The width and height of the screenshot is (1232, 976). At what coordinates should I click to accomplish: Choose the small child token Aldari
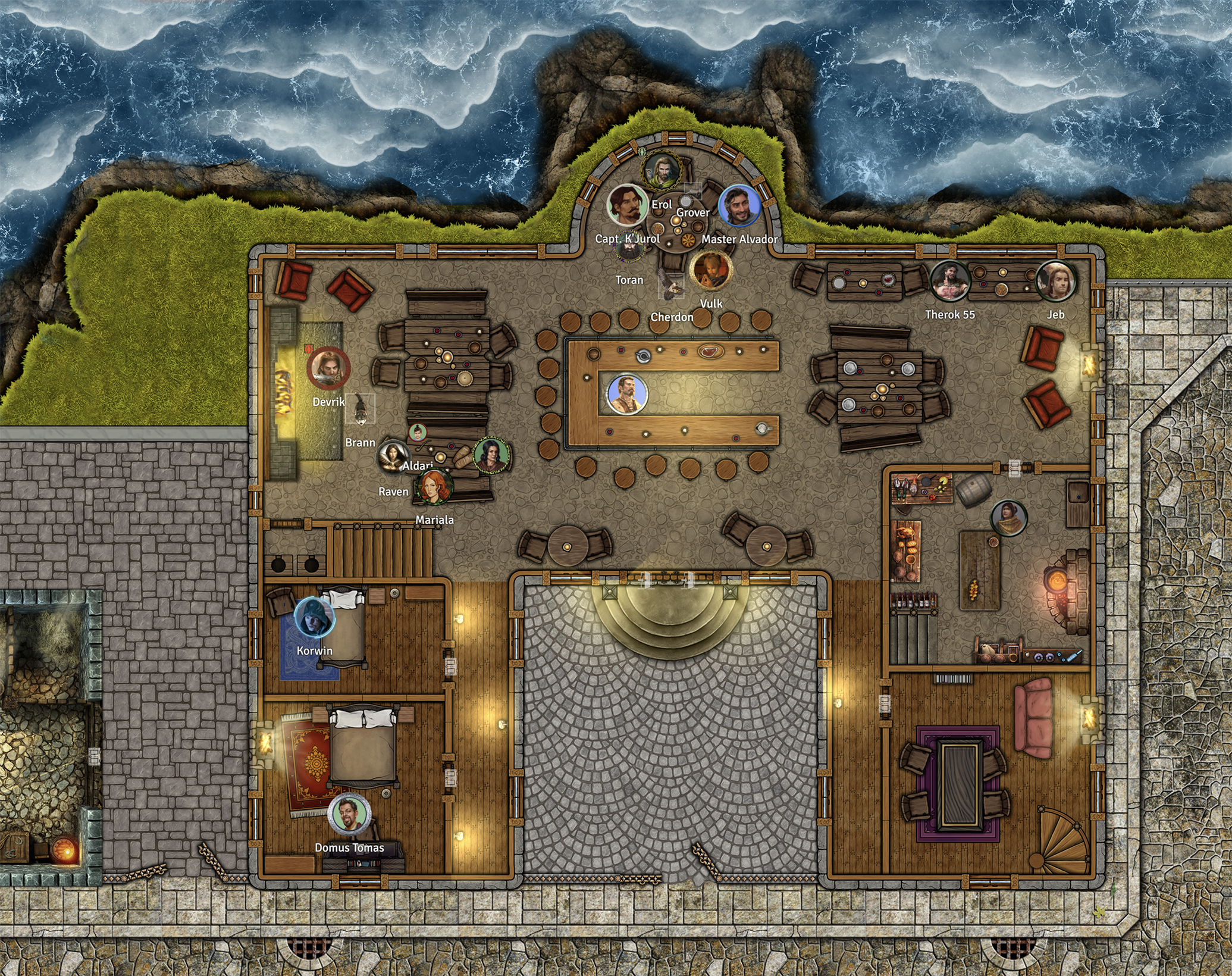coord(418,432)
